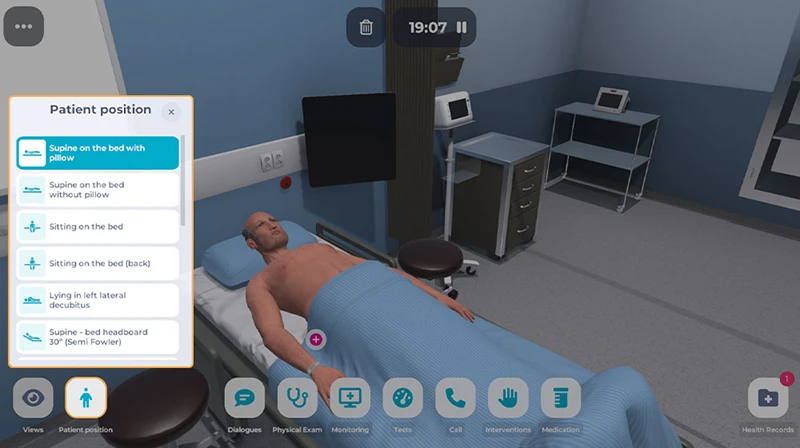Screen dimensions: 800x448
Task: Close the Patient position panel
Action: [171, 112]
